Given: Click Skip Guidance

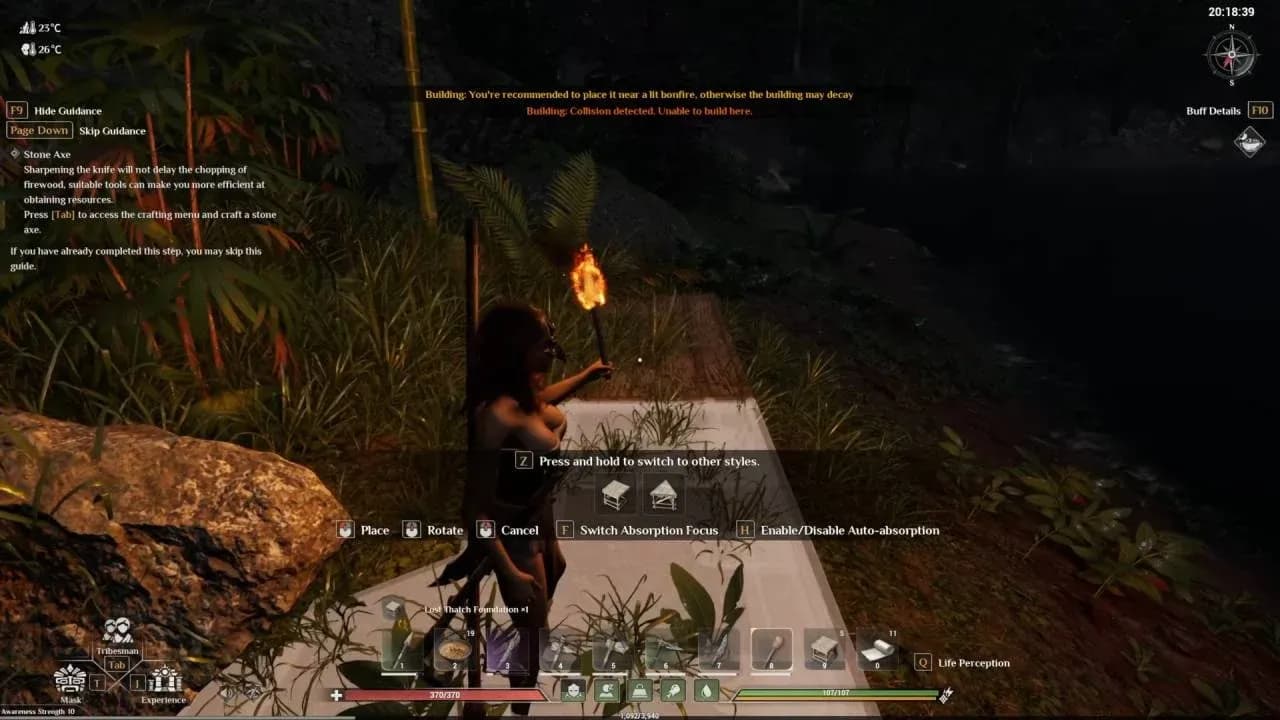Looking at the screenshot, I should [112, 130].
